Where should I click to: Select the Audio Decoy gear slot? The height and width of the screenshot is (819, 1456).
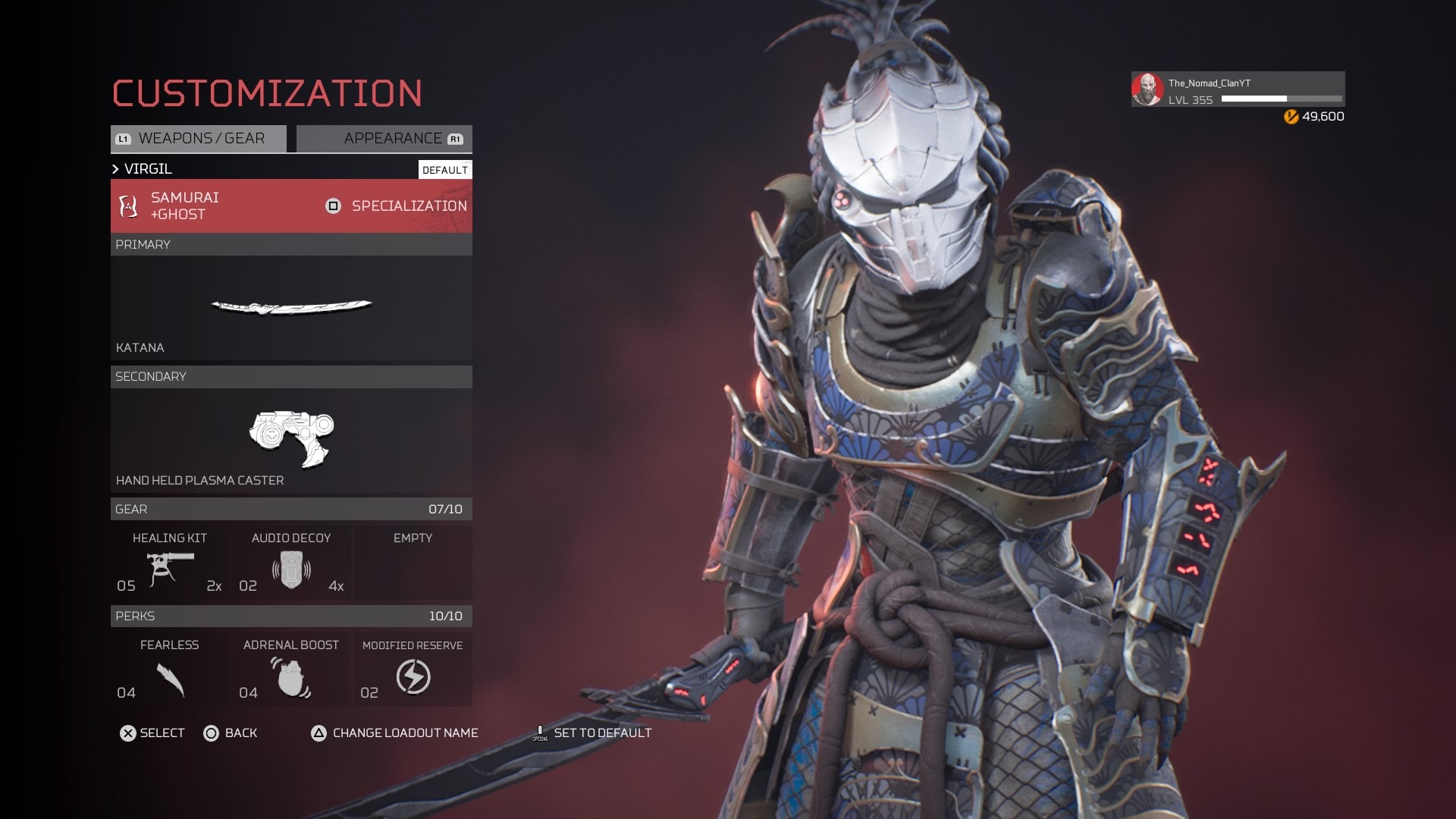(291, 563)
